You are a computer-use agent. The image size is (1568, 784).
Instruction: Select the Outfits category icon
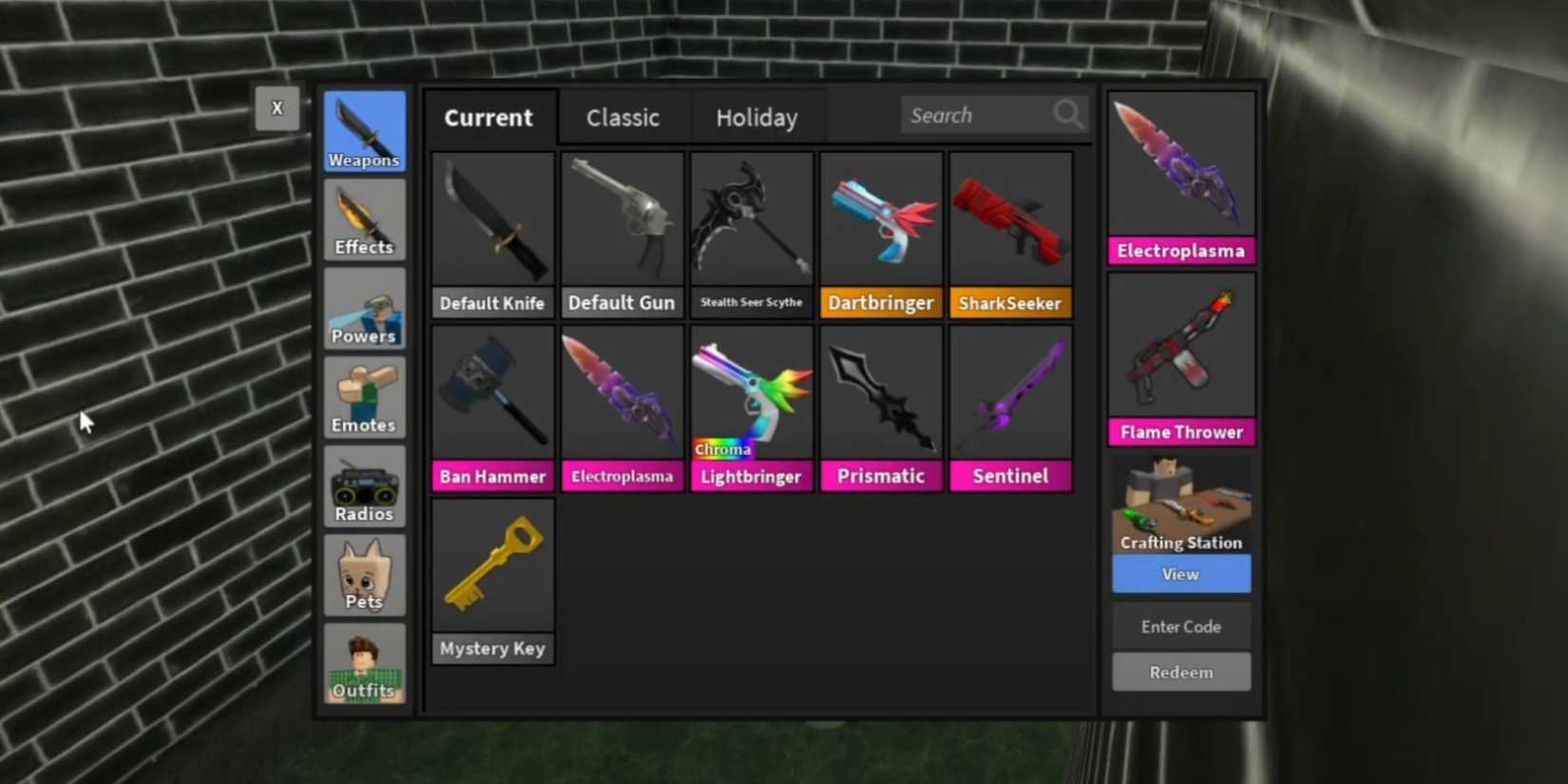coord(364,662)
